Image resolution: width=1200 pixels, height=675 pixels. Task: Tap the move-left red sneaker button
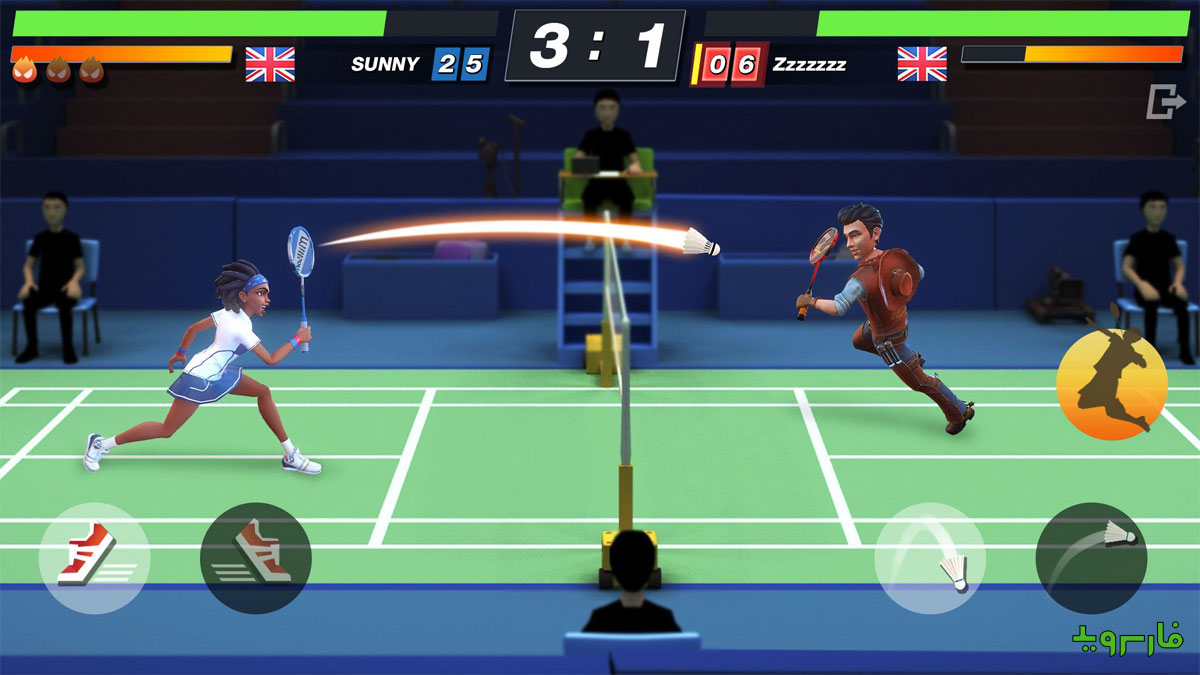[94, 557]
